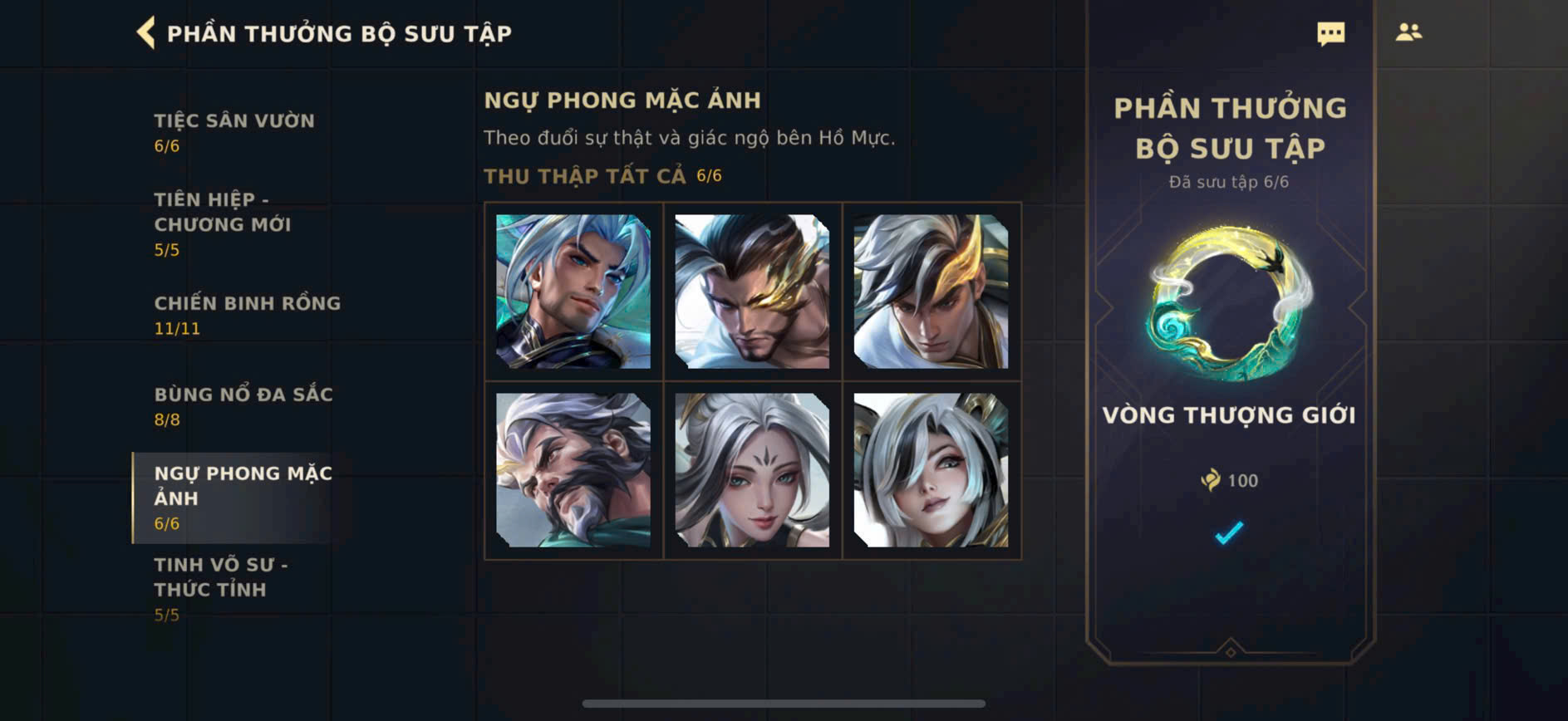Screen dimensions: 1568x721
Task: Pick the skin with the golden hair horn
Action: [x=931, y=292]
